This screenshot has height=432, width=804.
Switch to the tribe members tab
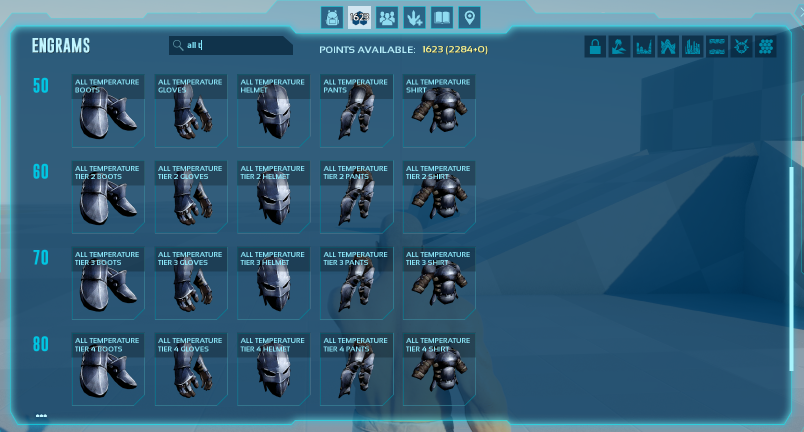tap(387, 18)
